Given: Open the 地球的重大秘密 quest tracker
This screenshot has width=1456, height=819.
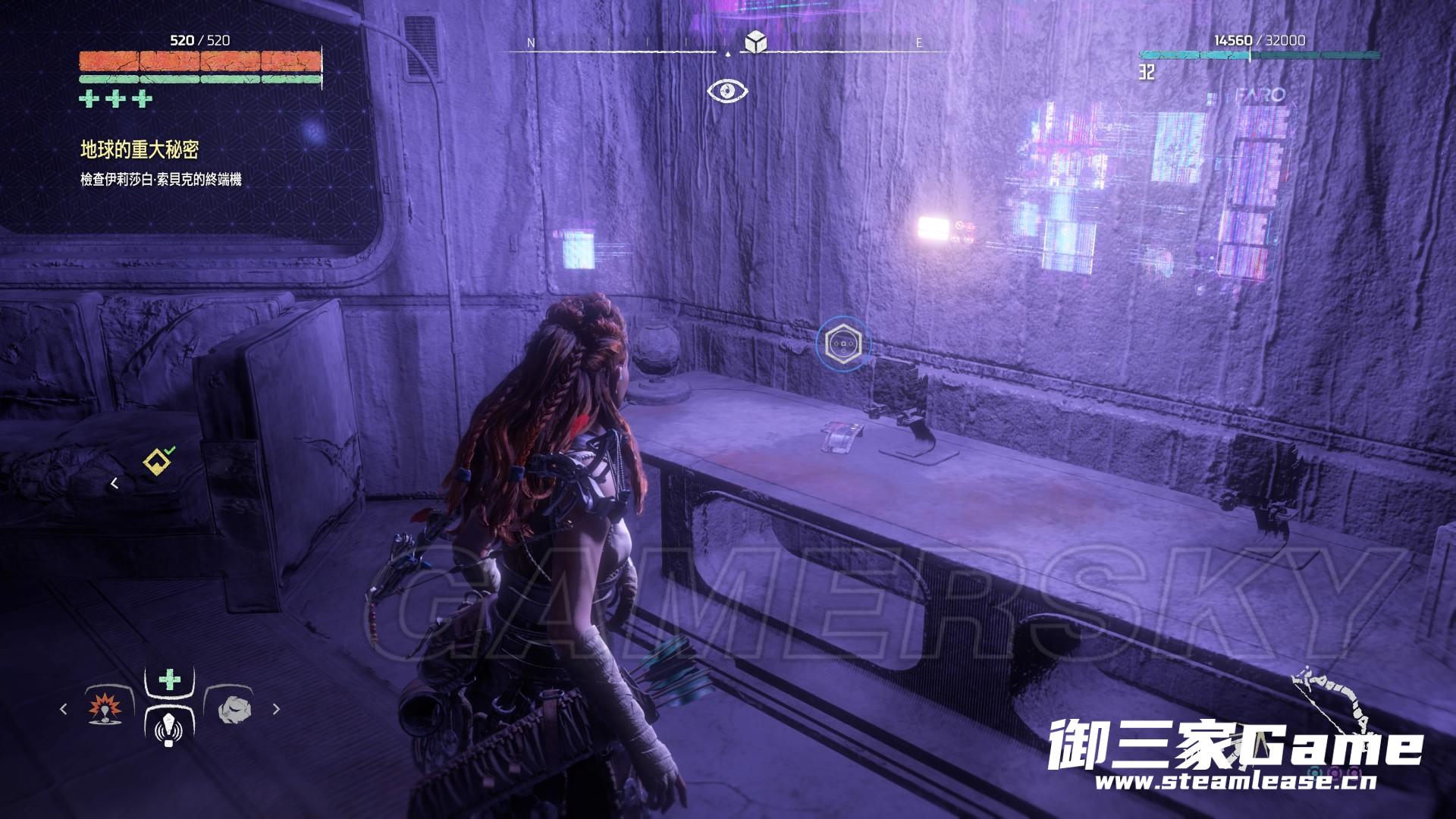Looking at the screenshot, I should click(140, 150).
